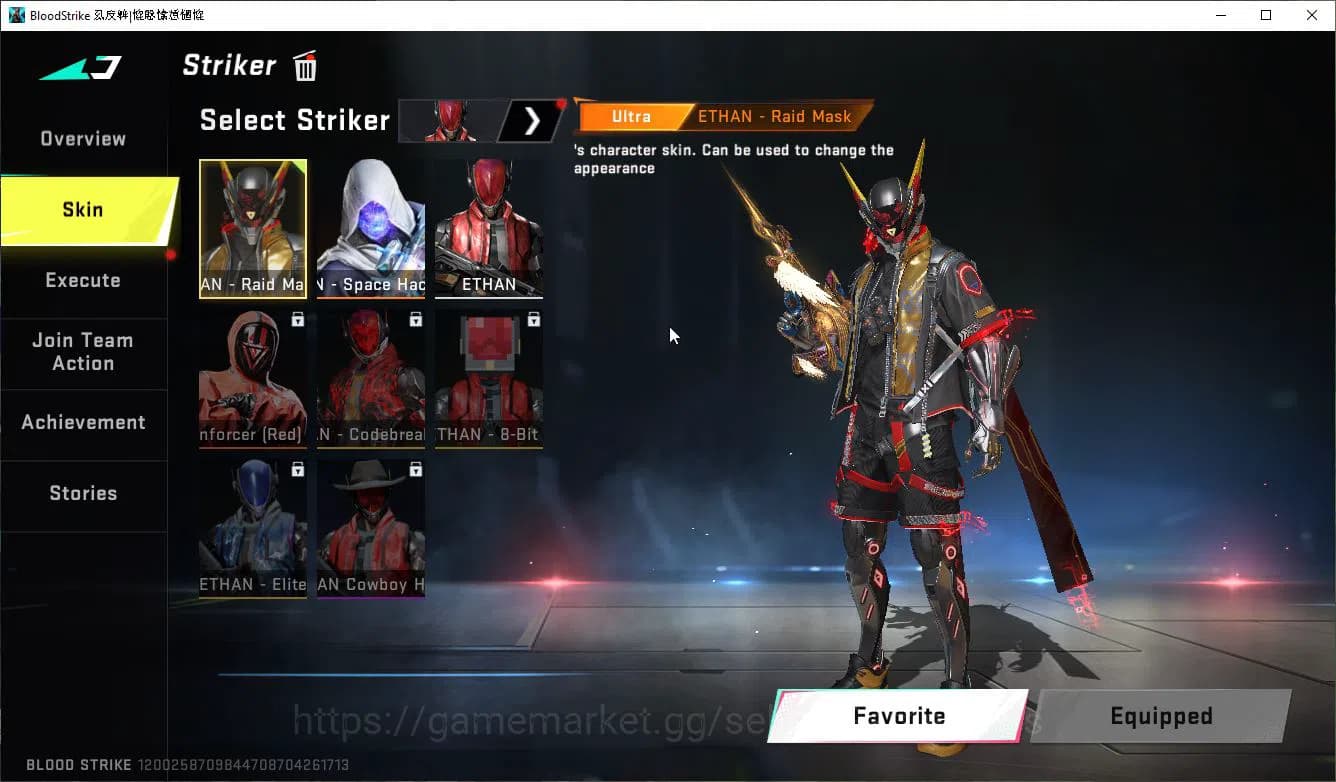Click the lock icon on ETHAN - 8-Bit skin
Image resolution: width=1336 pixels, height=782 pixels.
(534, 319)
